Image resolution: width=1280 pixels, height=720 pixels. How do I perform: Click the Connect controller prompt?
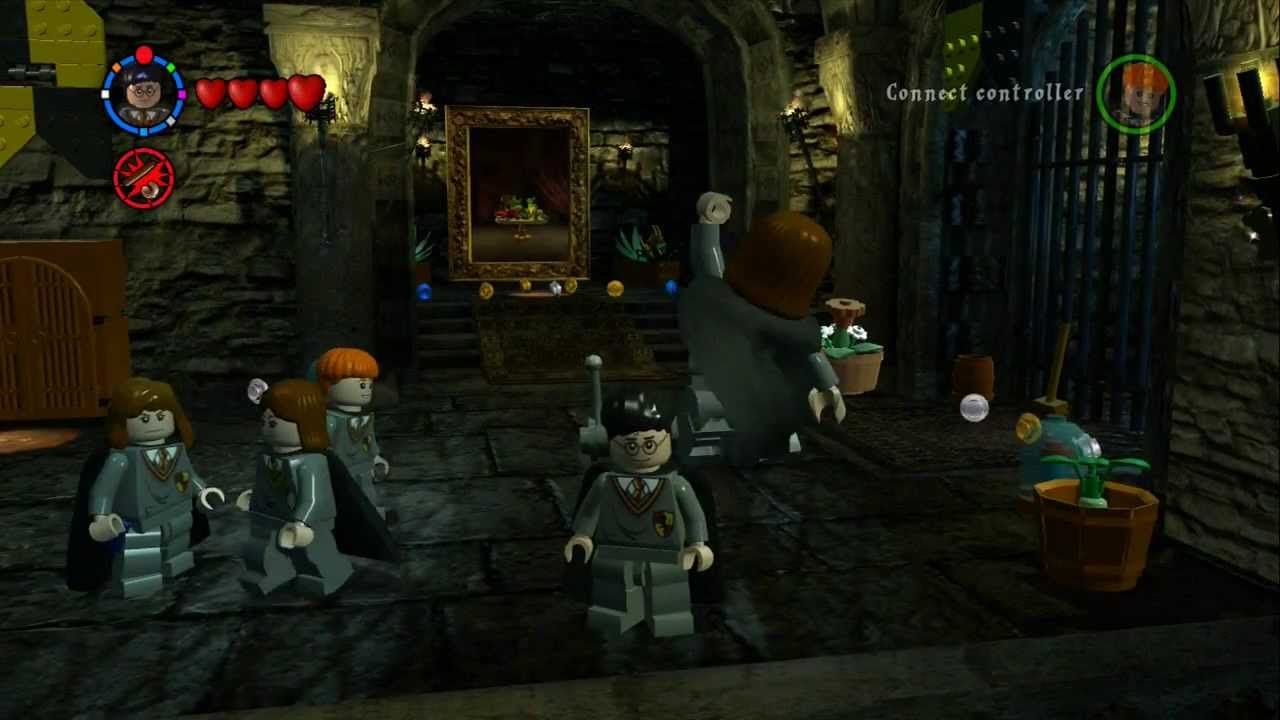pyautogui.click(x=984, y=92)
